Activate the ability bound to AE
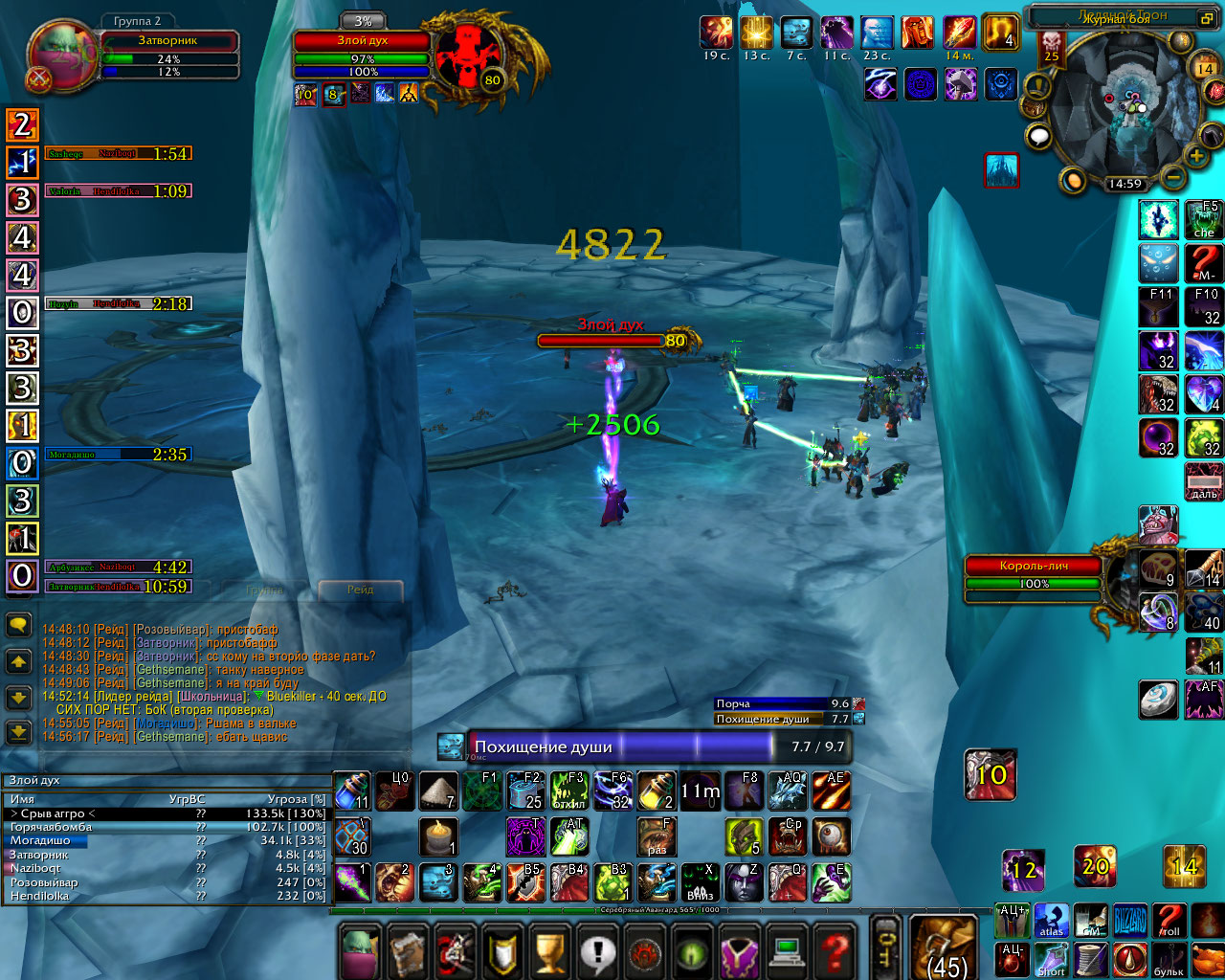Viewport: 1225px width, 980px height. click(x=831, y=791)
